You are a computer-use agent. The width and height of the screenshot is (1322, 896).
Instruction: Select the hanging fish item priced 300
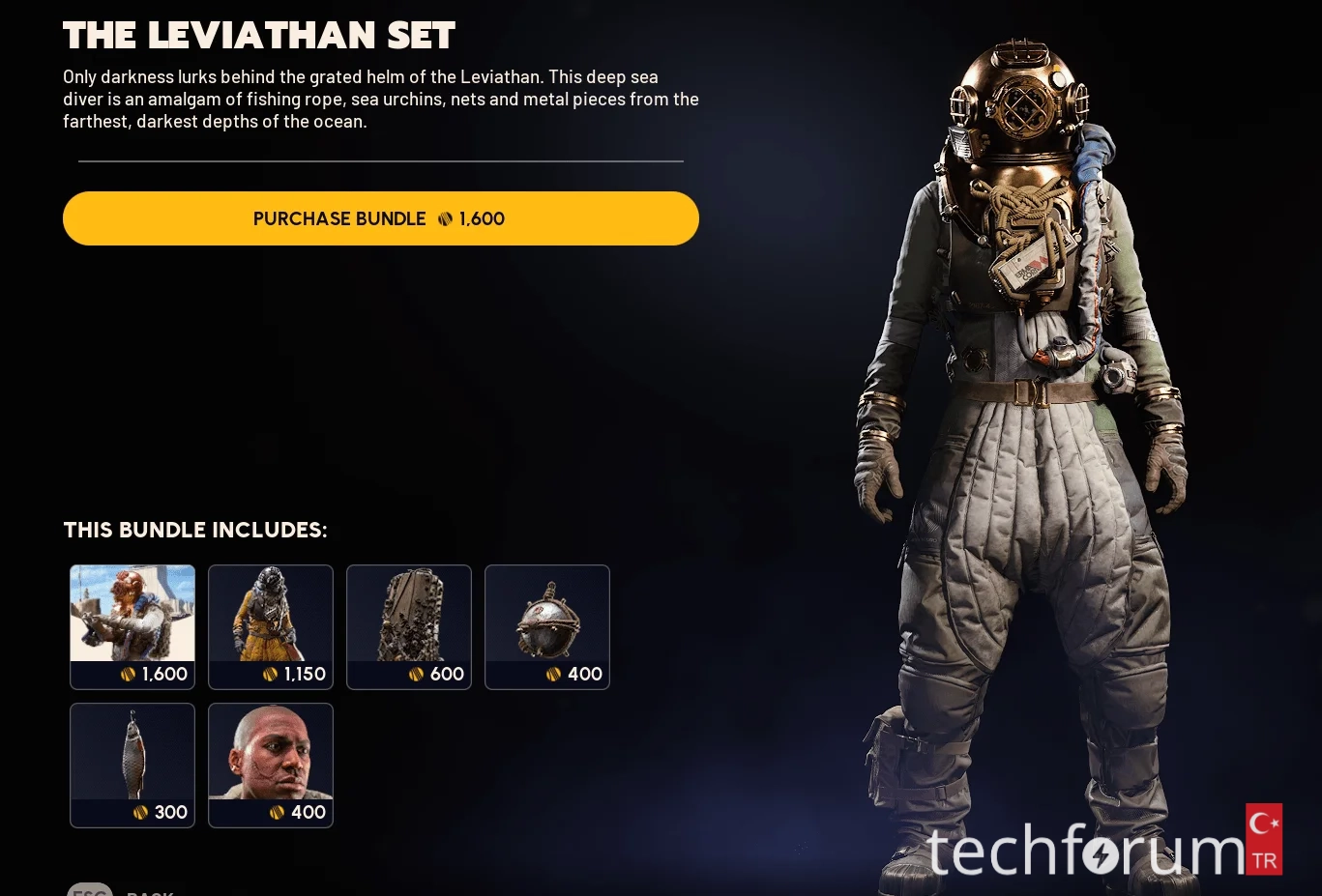132,765
